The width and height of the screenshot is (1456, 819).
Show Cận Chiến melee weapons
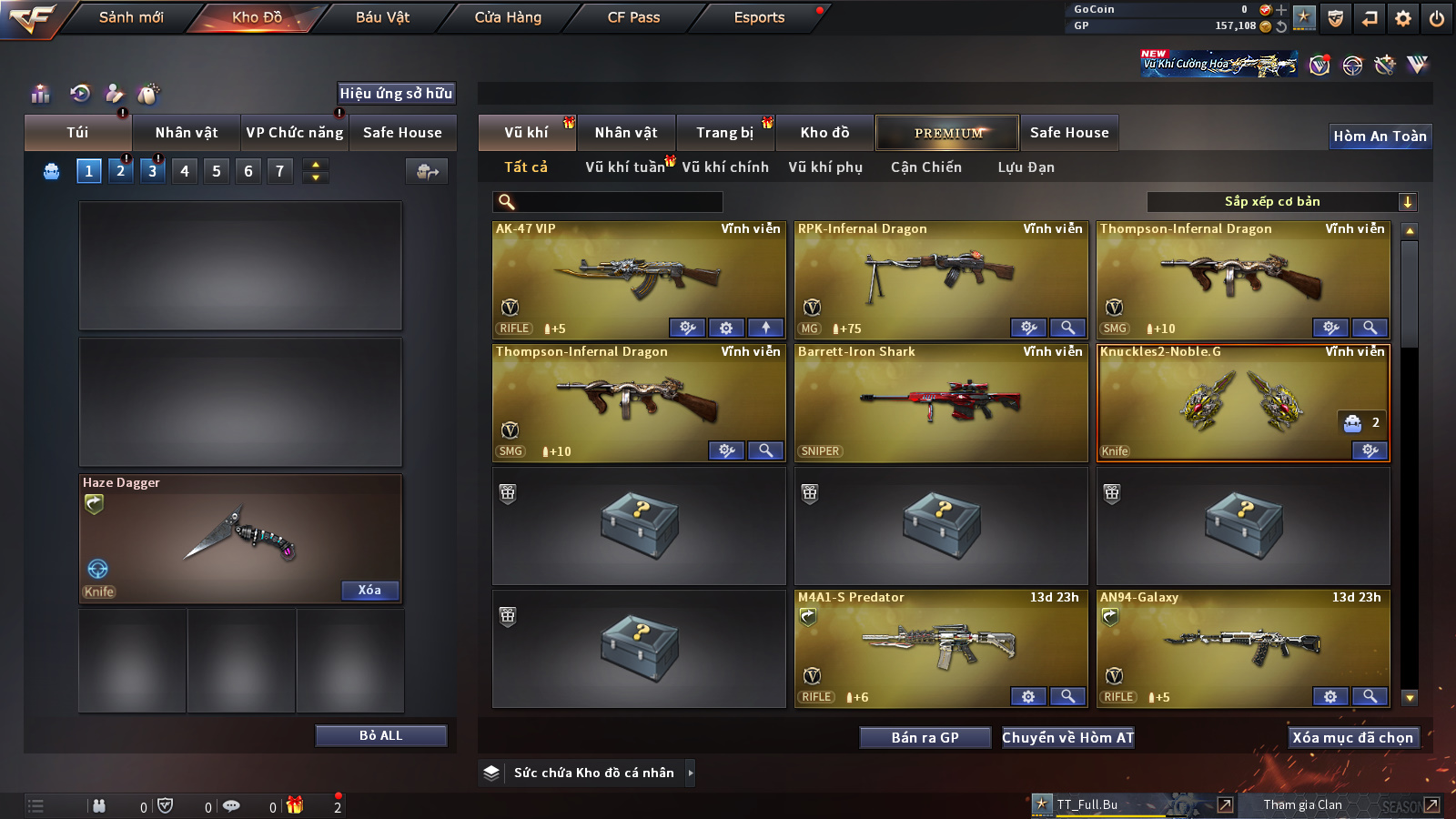click(x=925, y=167)
